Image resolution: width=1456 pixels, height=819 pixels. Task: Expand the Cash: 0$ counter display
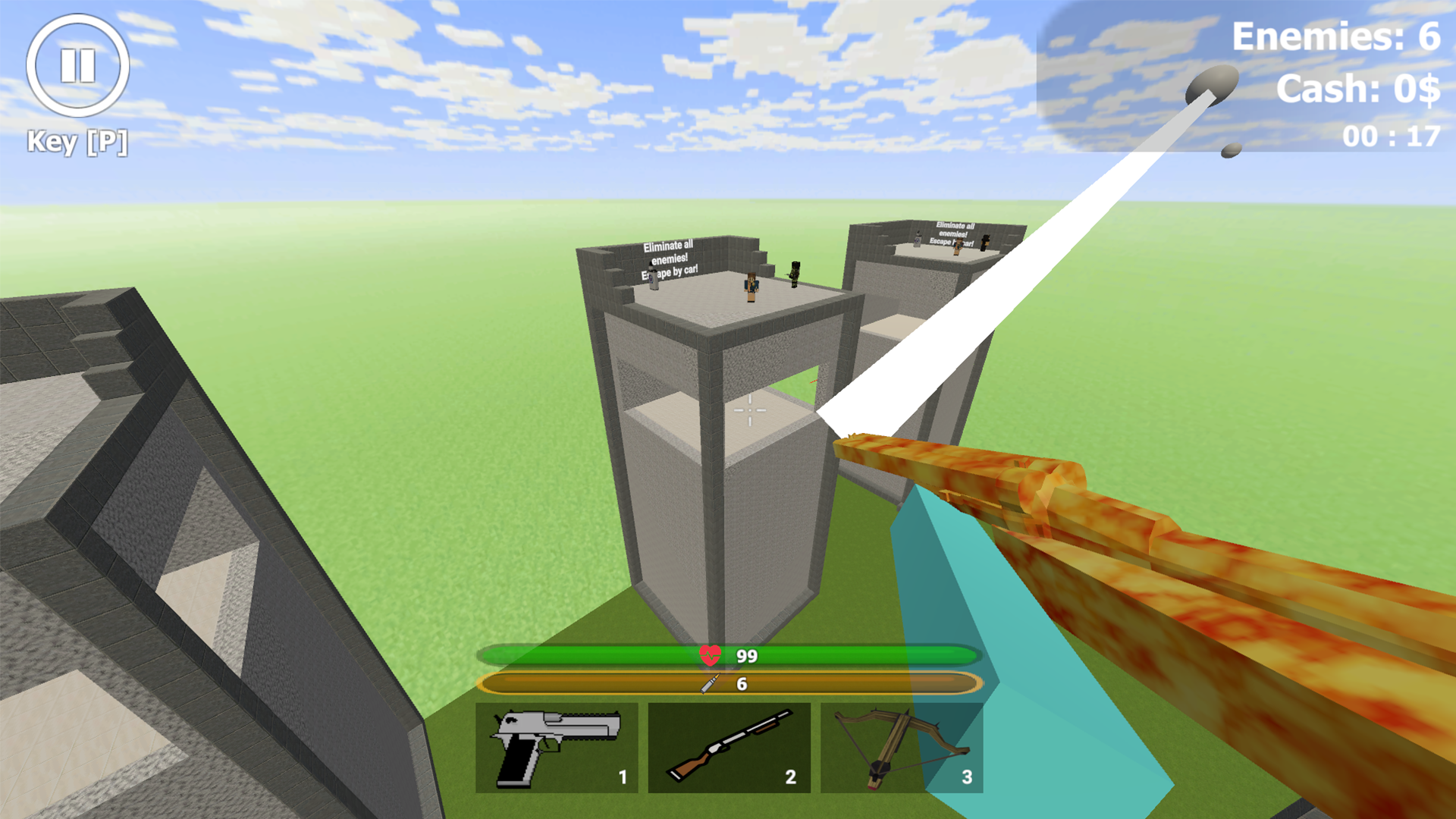click(x=1360, y=88)
